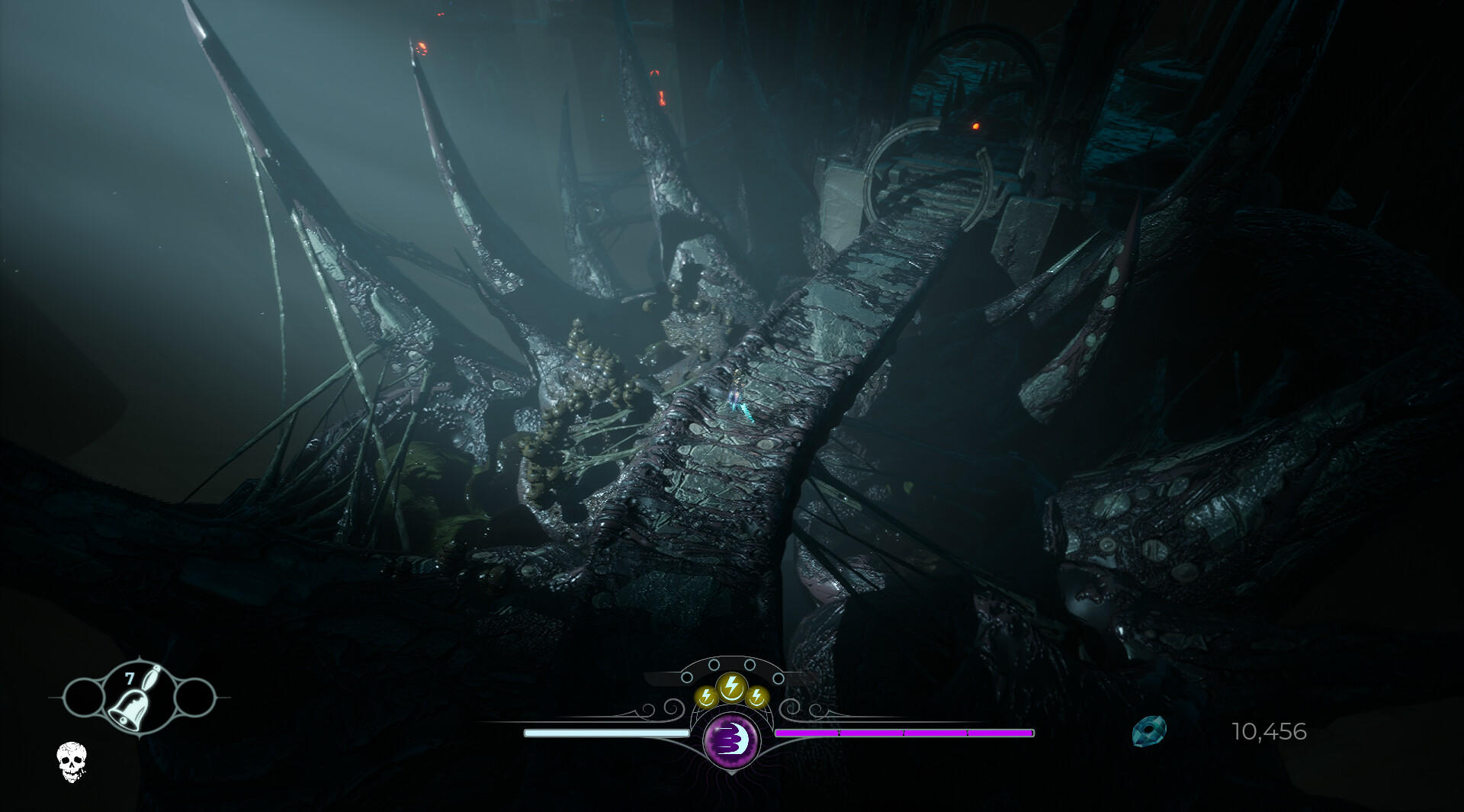Select the item count number 7
The width and height of the screenshot is (1464, 812).
130,678
